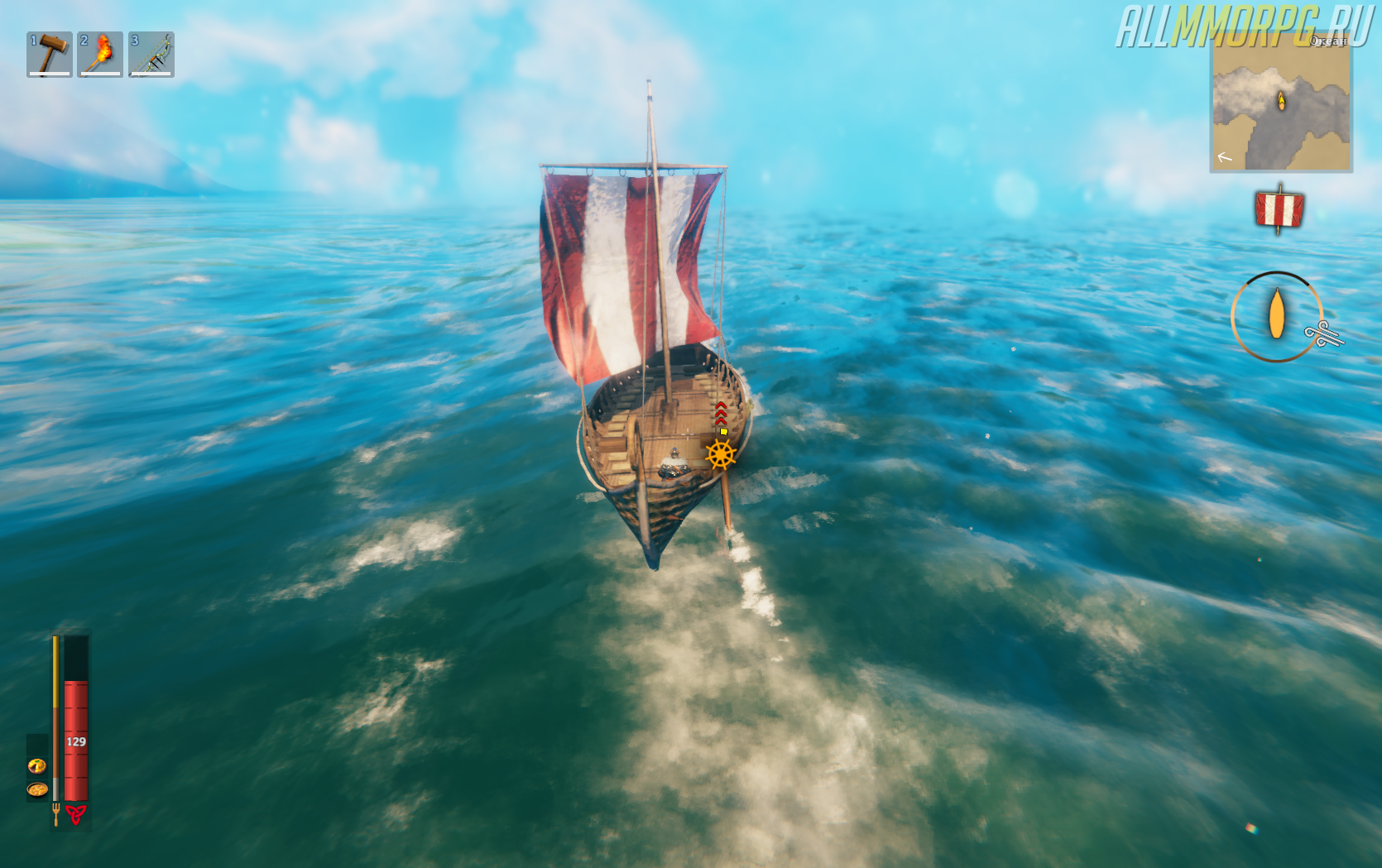Click the wind gust icon on compass ring
Viewport: 1382px width, 868px height.
click(x=1324, y=334)
